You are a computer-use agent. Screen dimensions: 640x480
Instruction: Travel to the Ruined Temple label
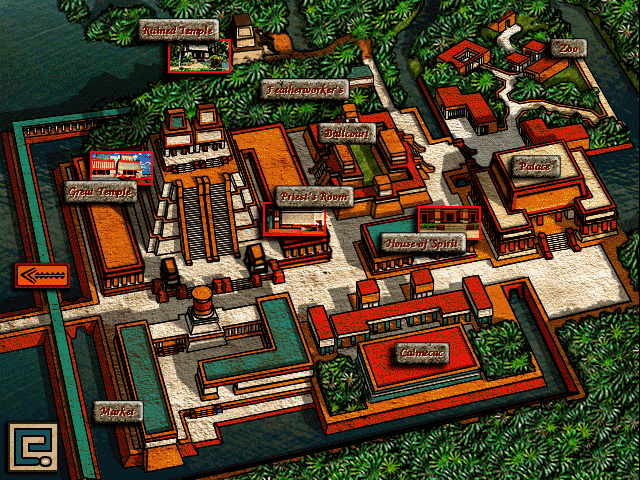point(180,29)
